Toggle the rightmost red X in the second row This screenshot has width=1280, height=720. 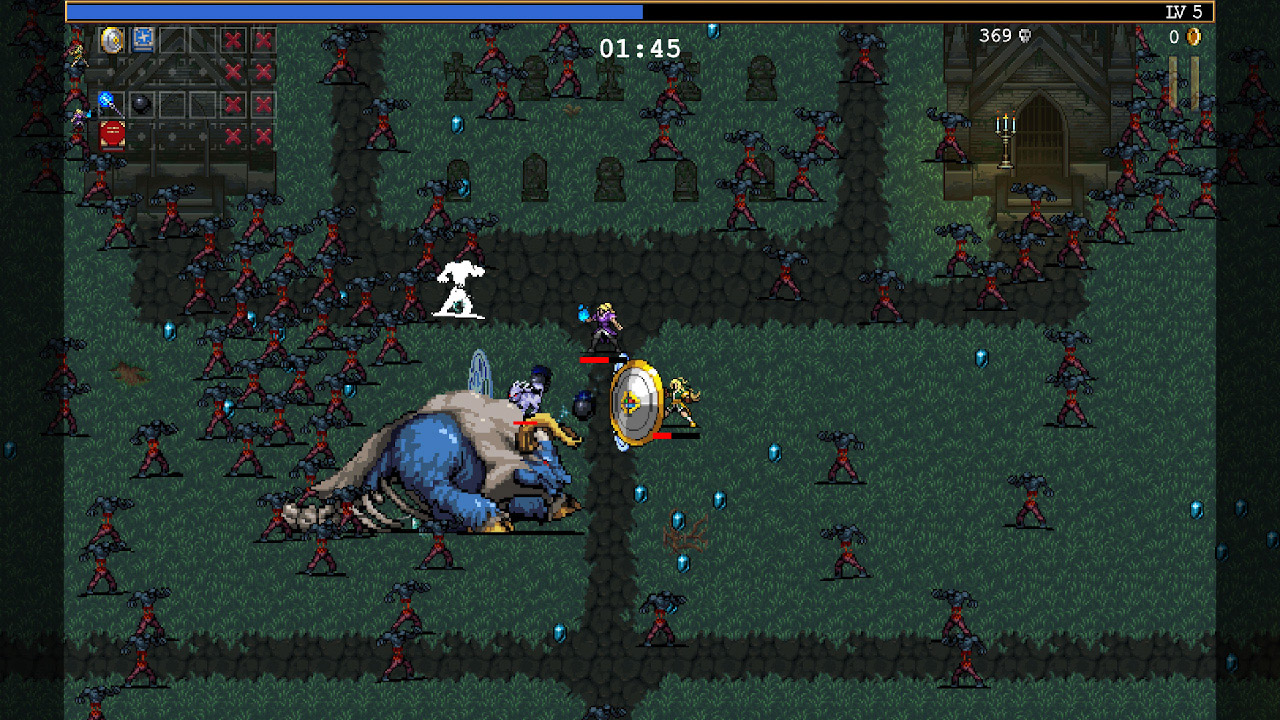262,71
